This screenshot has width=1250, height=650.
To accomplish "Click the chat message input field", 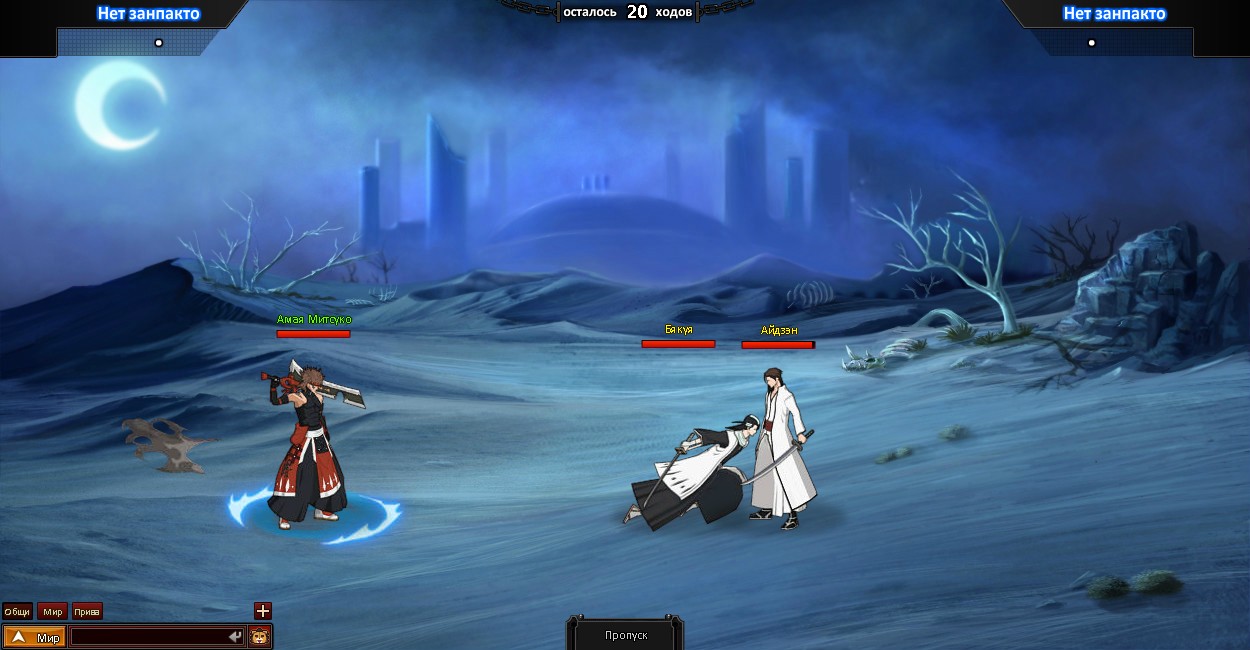I will (148, 637).
